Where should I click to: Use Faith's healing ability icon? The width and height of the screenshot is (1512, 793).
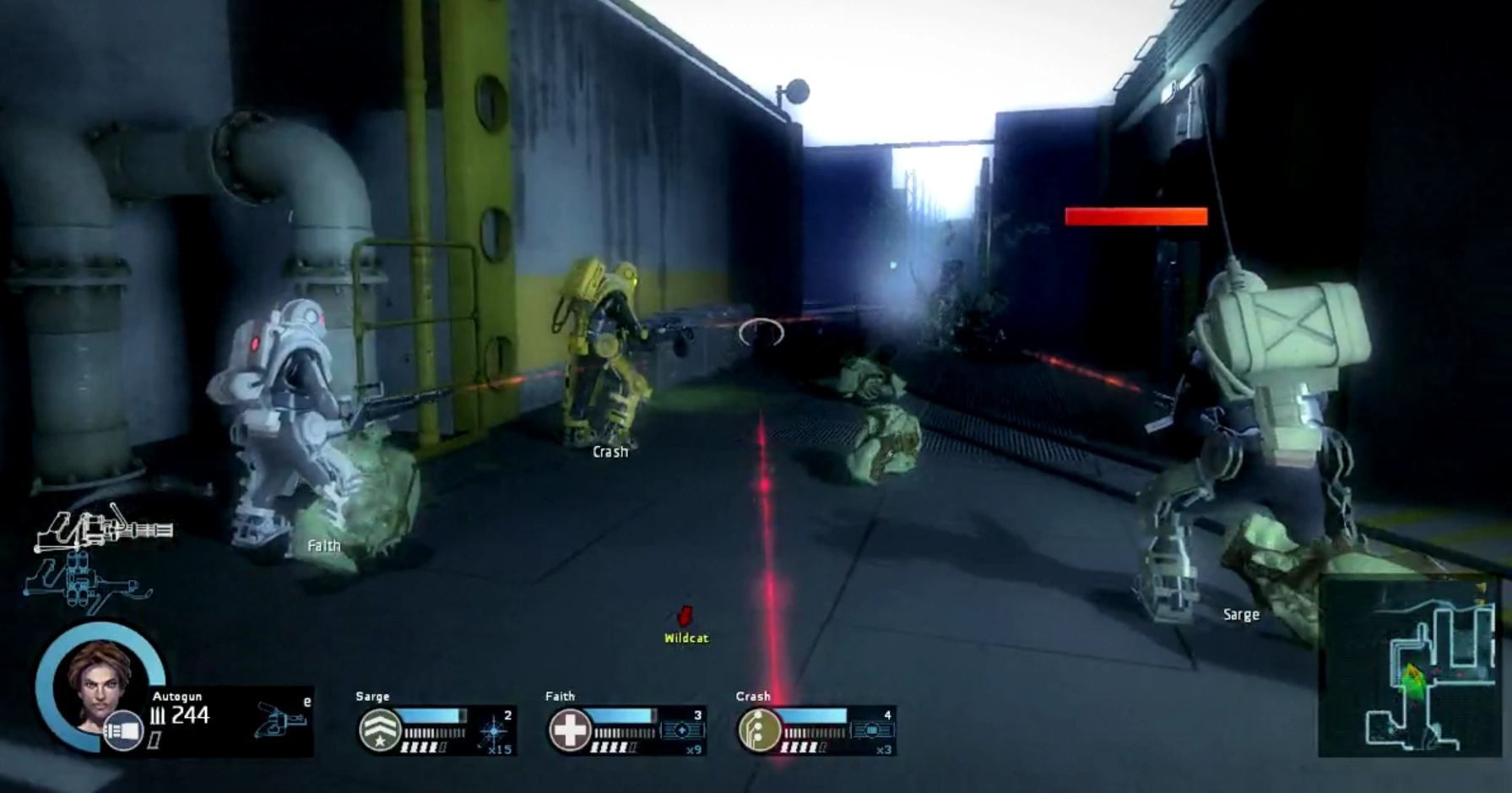682,731
